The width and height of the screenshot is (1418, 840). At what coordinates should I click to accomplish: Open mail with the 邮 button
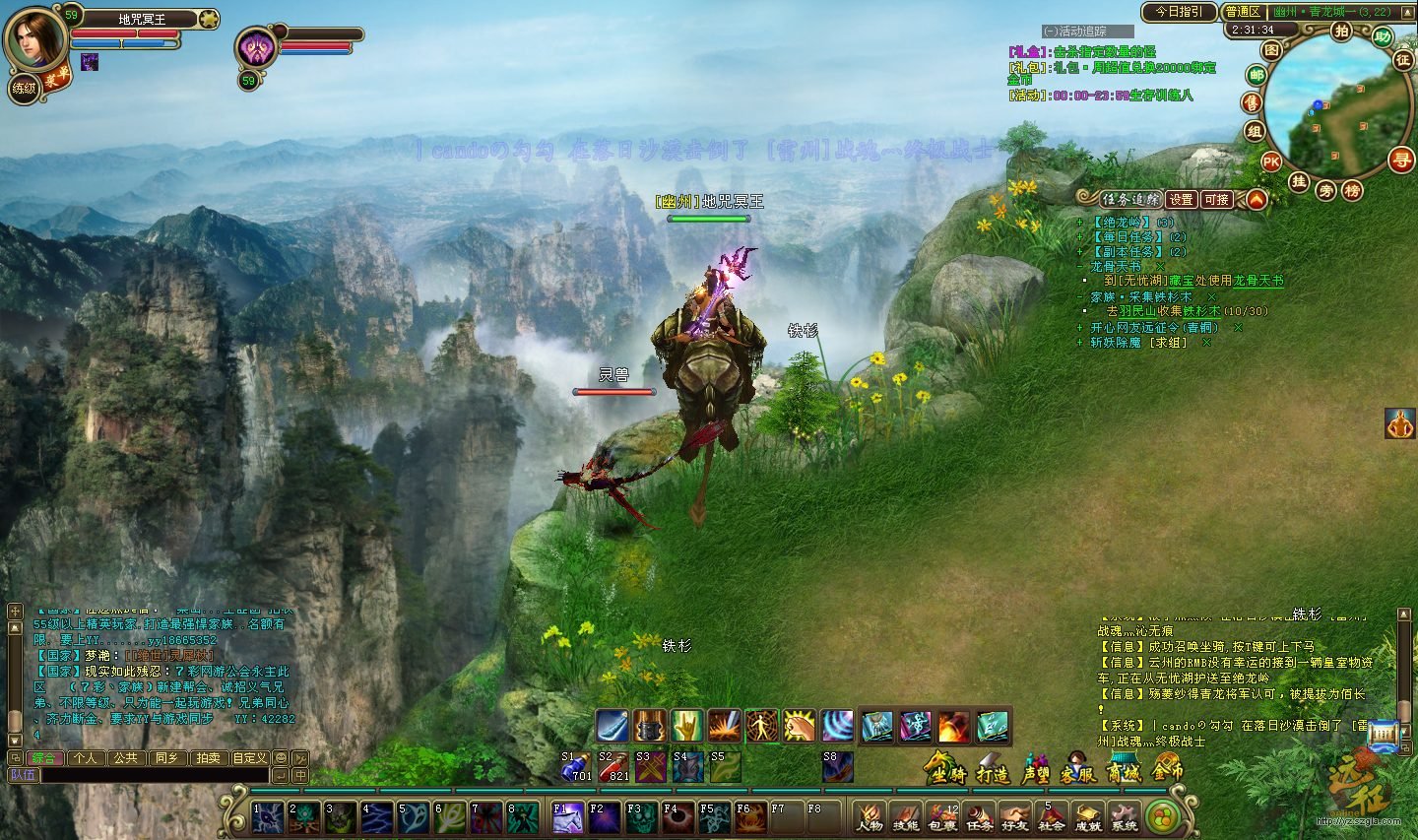coord(1257,76)
